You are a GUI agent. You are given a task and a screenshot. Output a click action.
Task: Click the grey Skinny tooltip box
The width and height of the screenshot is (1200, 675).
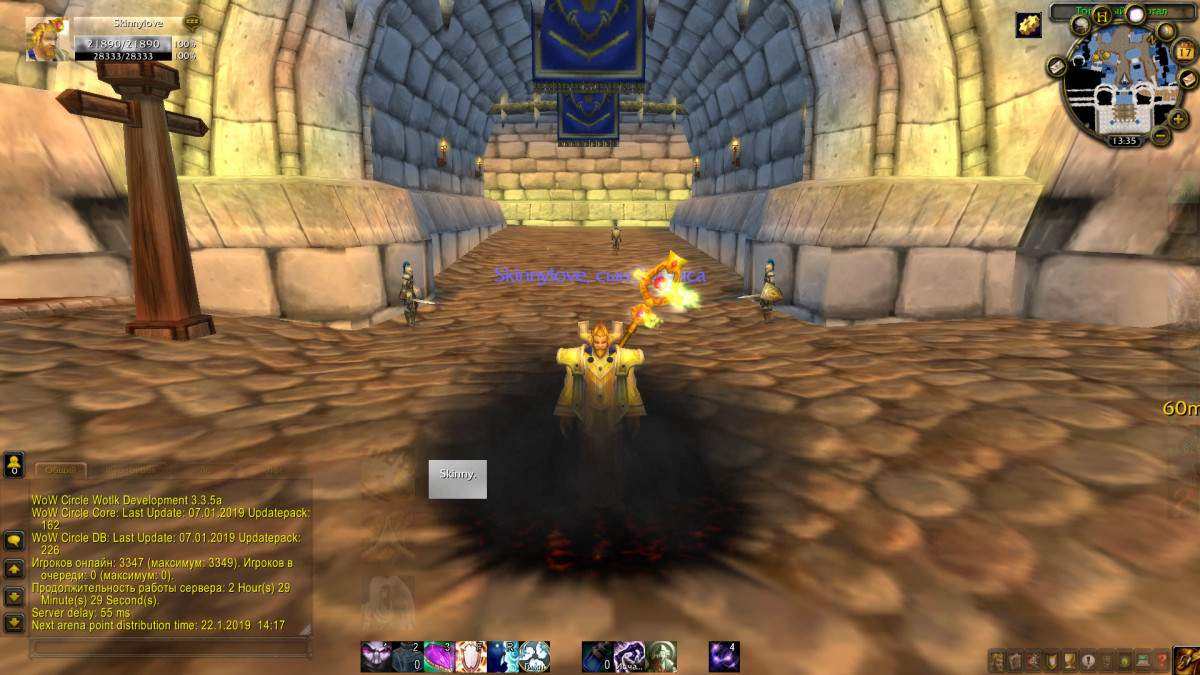click(x=457, y=478)
